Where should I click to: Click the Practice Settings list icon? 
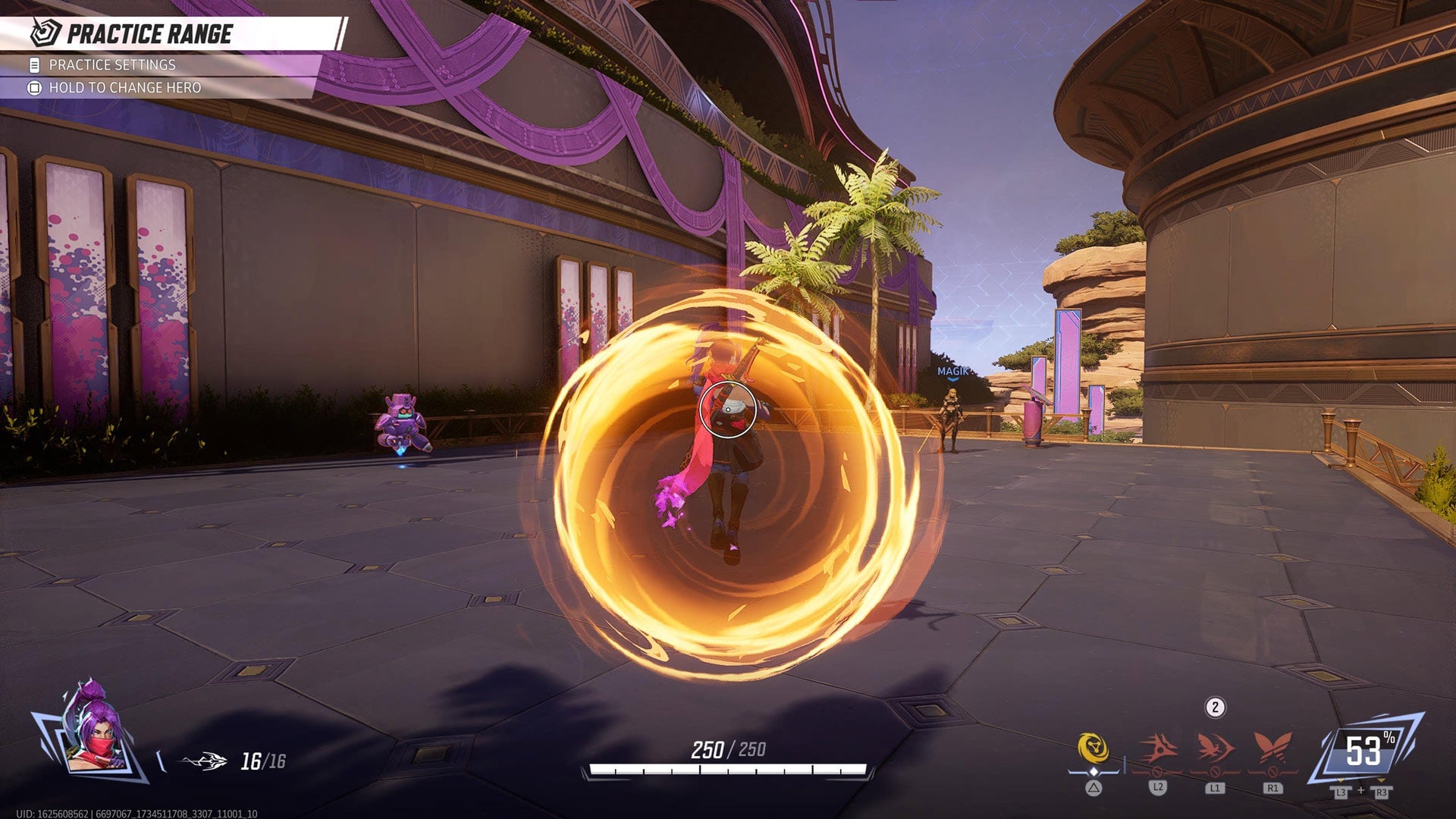pyautogui.click(x=33, y=66)
